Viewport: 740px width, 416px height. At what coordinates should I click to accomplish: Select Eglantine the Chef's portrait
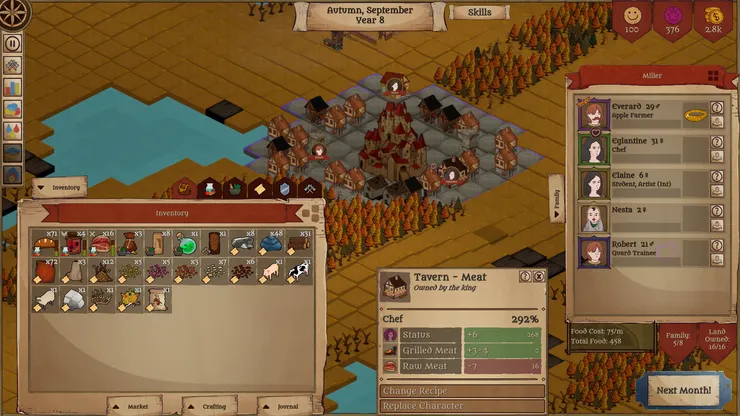595,150
